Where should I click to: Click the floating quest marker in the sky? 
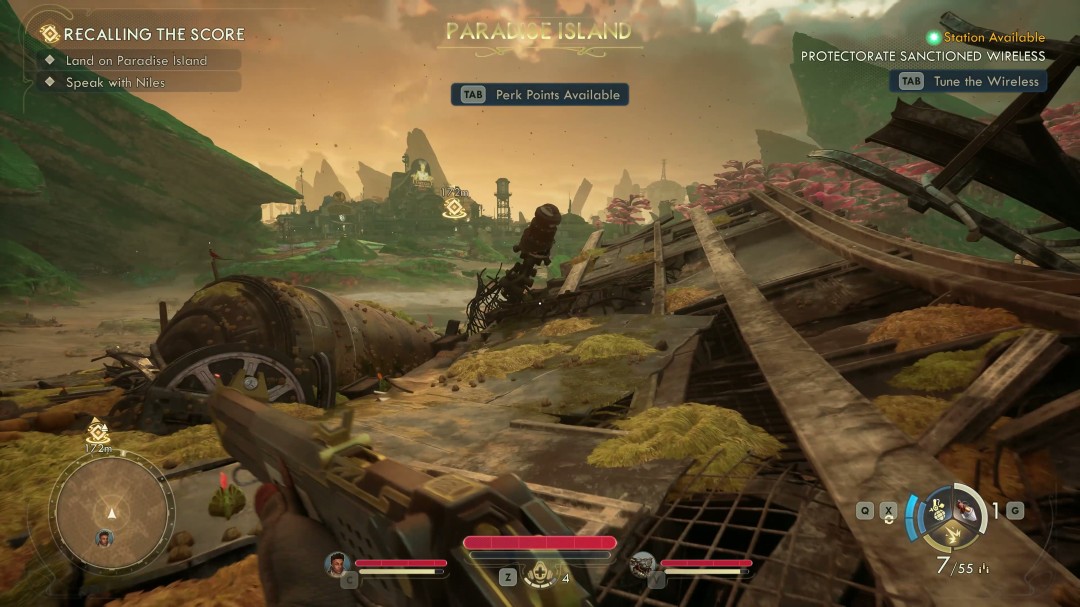(453, 207)
